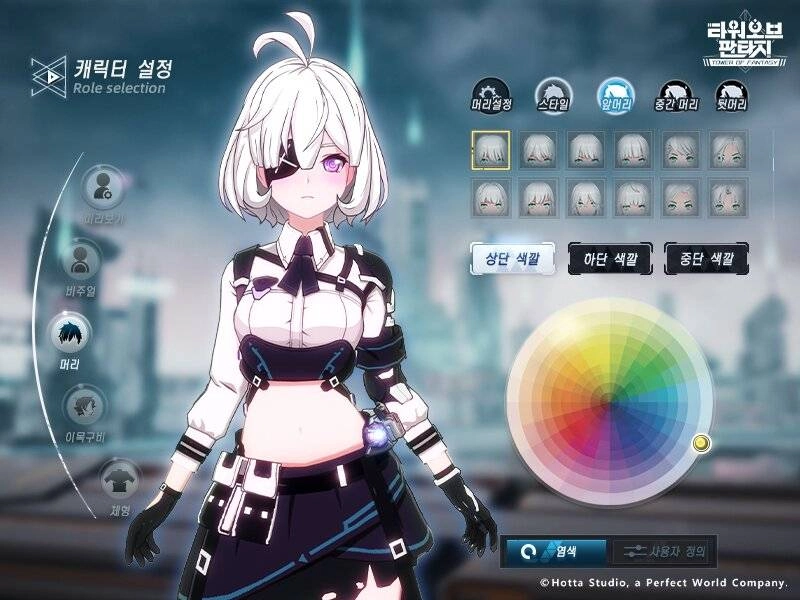Open the 뒷머리 back hair tab
Image resolution: width=800 pixels, height=600 pixels.
tap(737, 92)
